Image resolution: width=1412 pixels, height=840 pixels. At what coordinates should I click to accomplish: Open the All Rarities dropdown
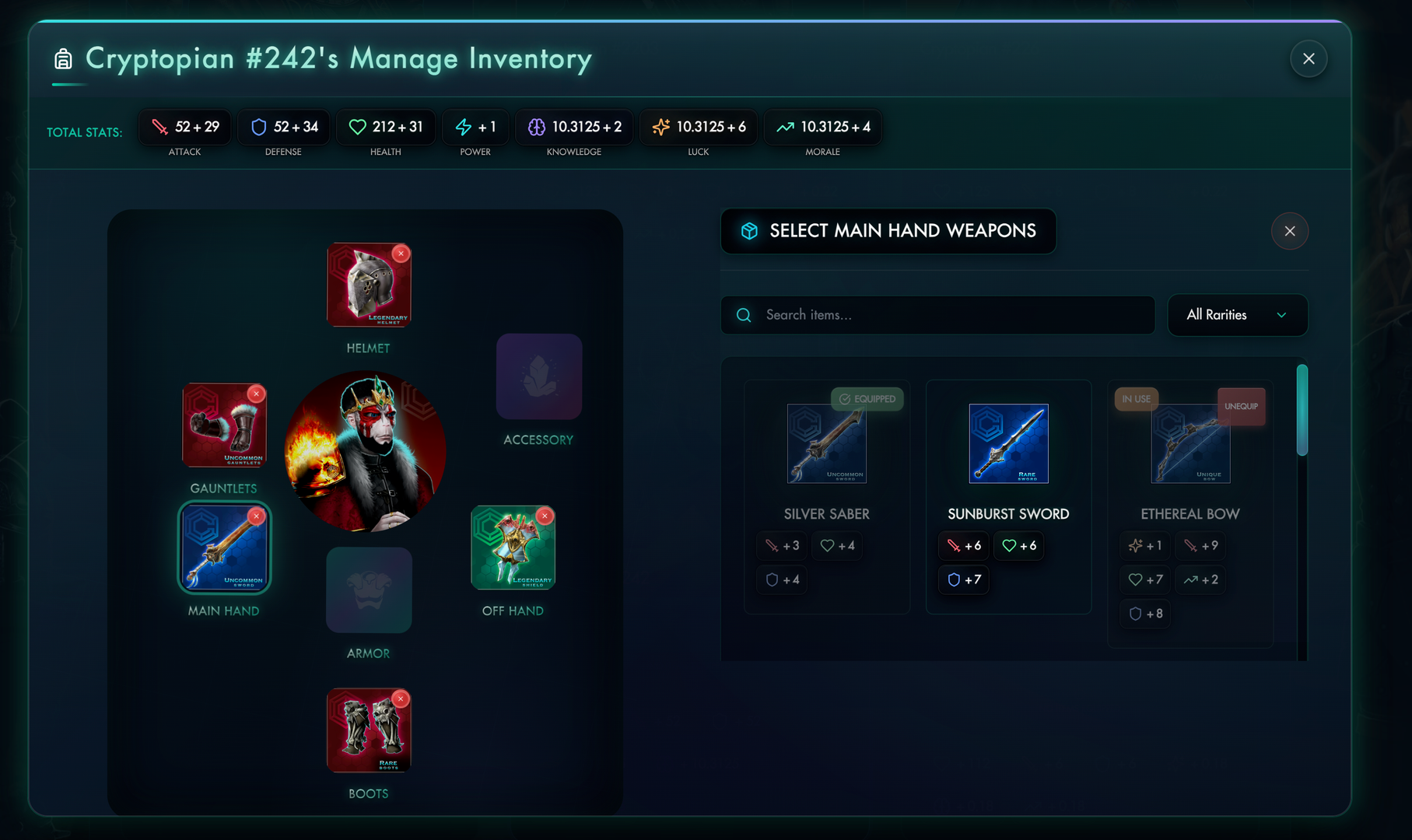1237,315
